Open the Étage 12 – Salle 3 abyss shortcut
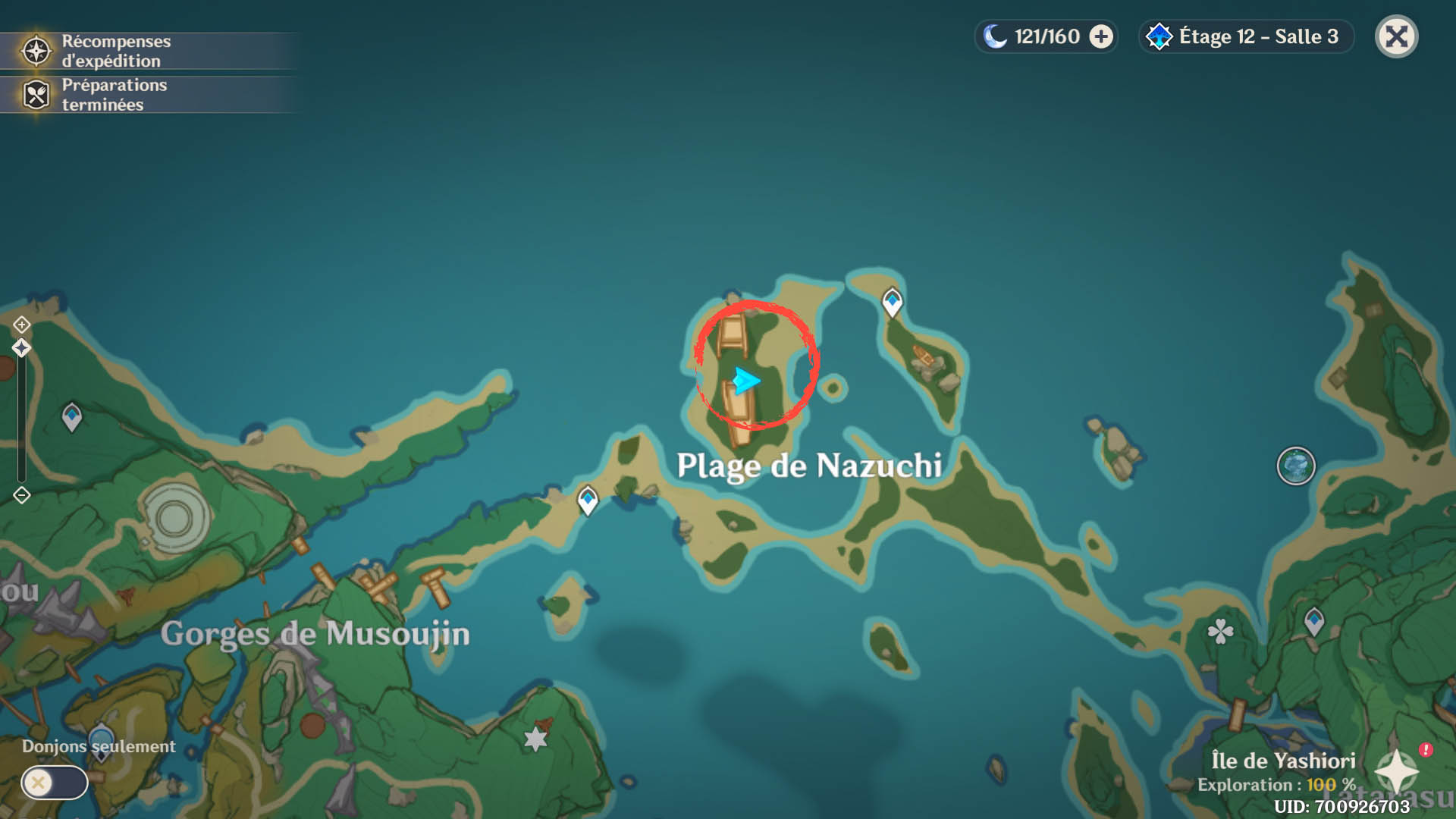Screen dimensions: 1456x819 tap(1245, 36)
